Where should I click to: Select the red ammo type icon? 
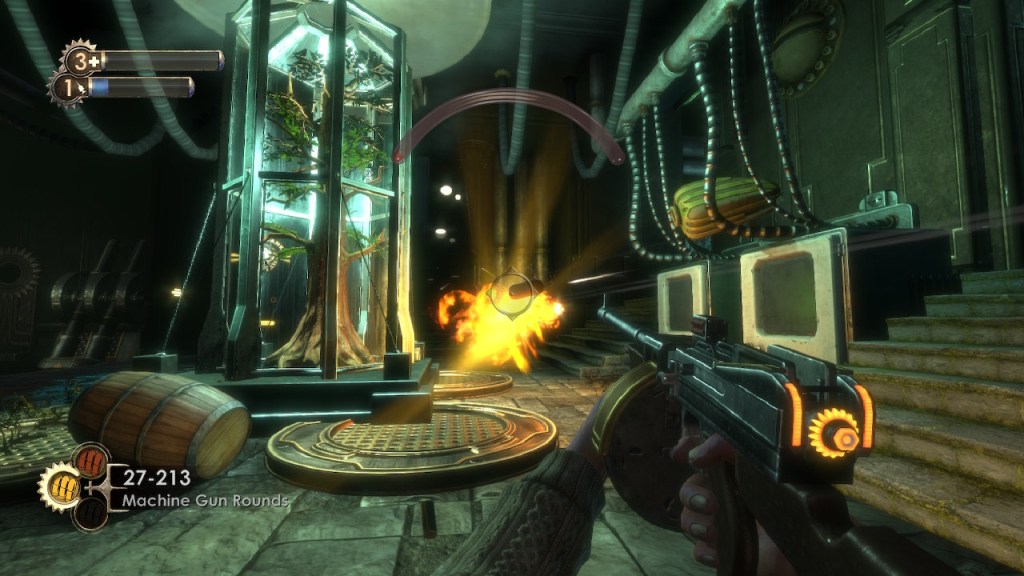89,461
